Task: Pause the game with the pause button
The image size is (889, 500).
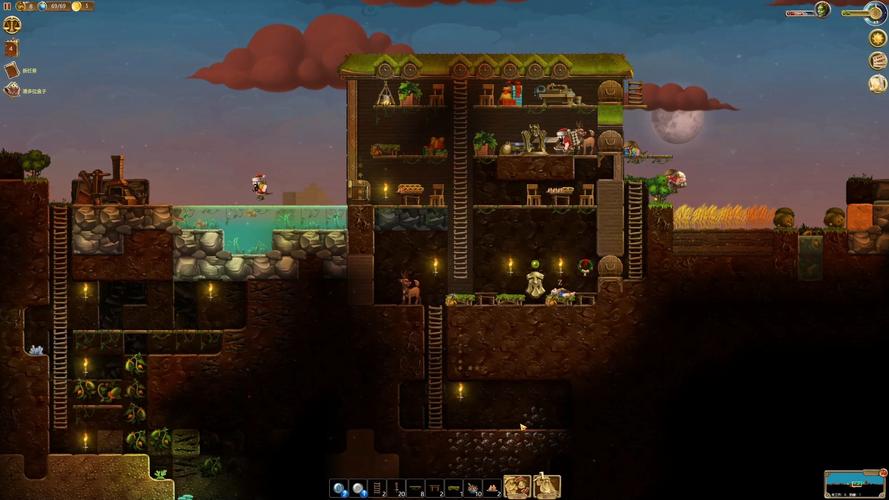Action: coord(6,6)
